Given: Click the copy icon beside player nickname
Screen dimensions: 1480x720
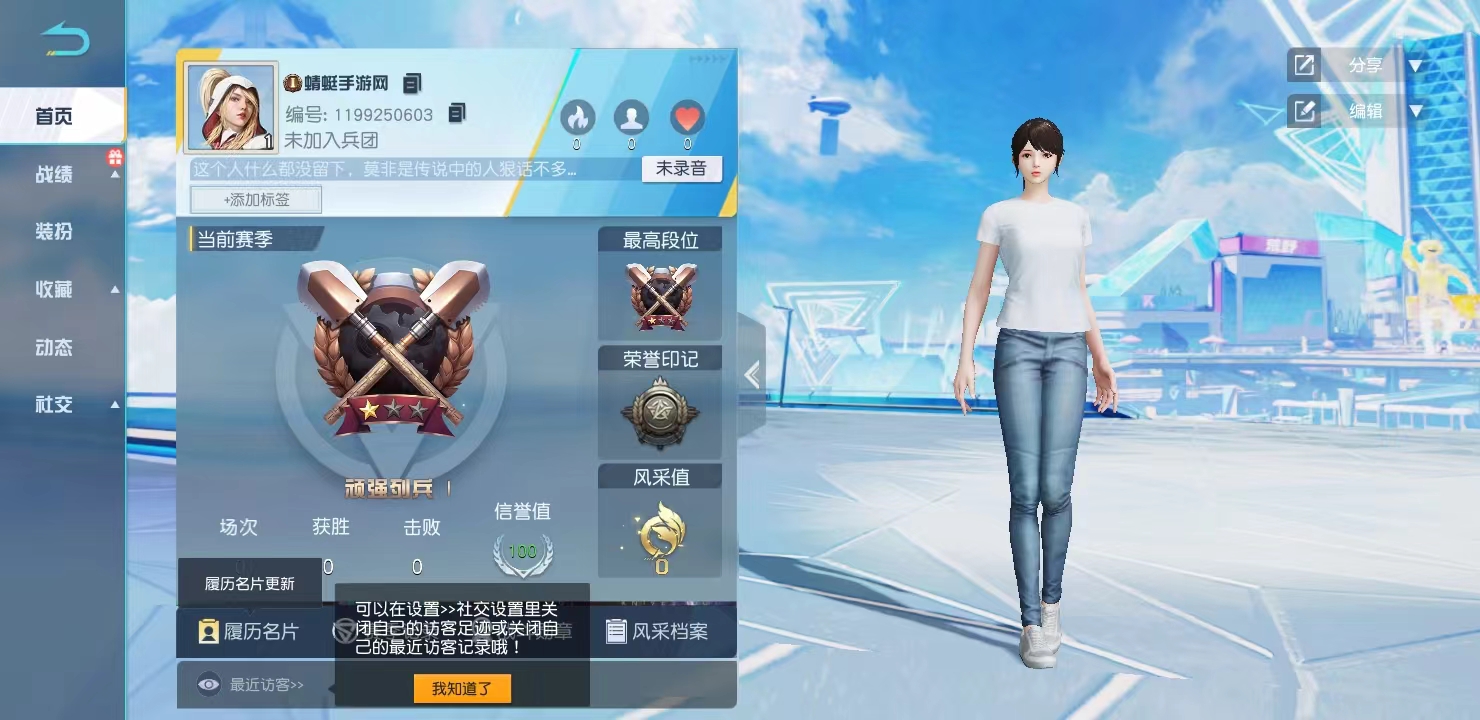Looking at the screenshot, I should coord(411,83).
